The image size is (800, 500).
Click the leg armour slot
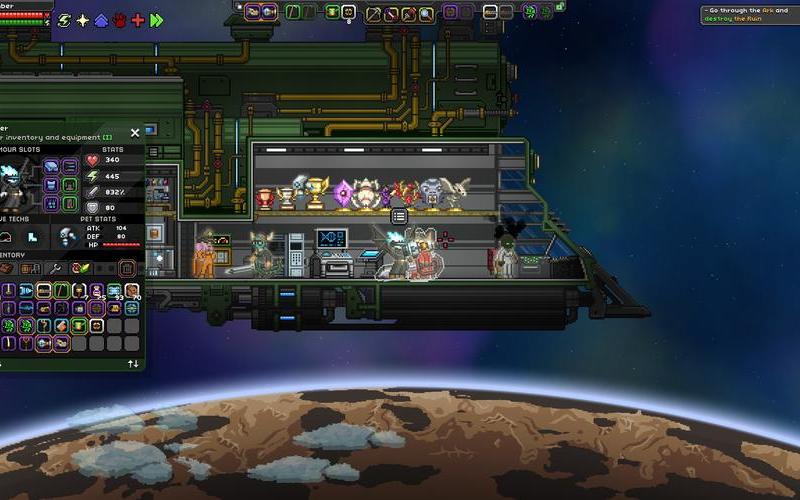[51, 203]
